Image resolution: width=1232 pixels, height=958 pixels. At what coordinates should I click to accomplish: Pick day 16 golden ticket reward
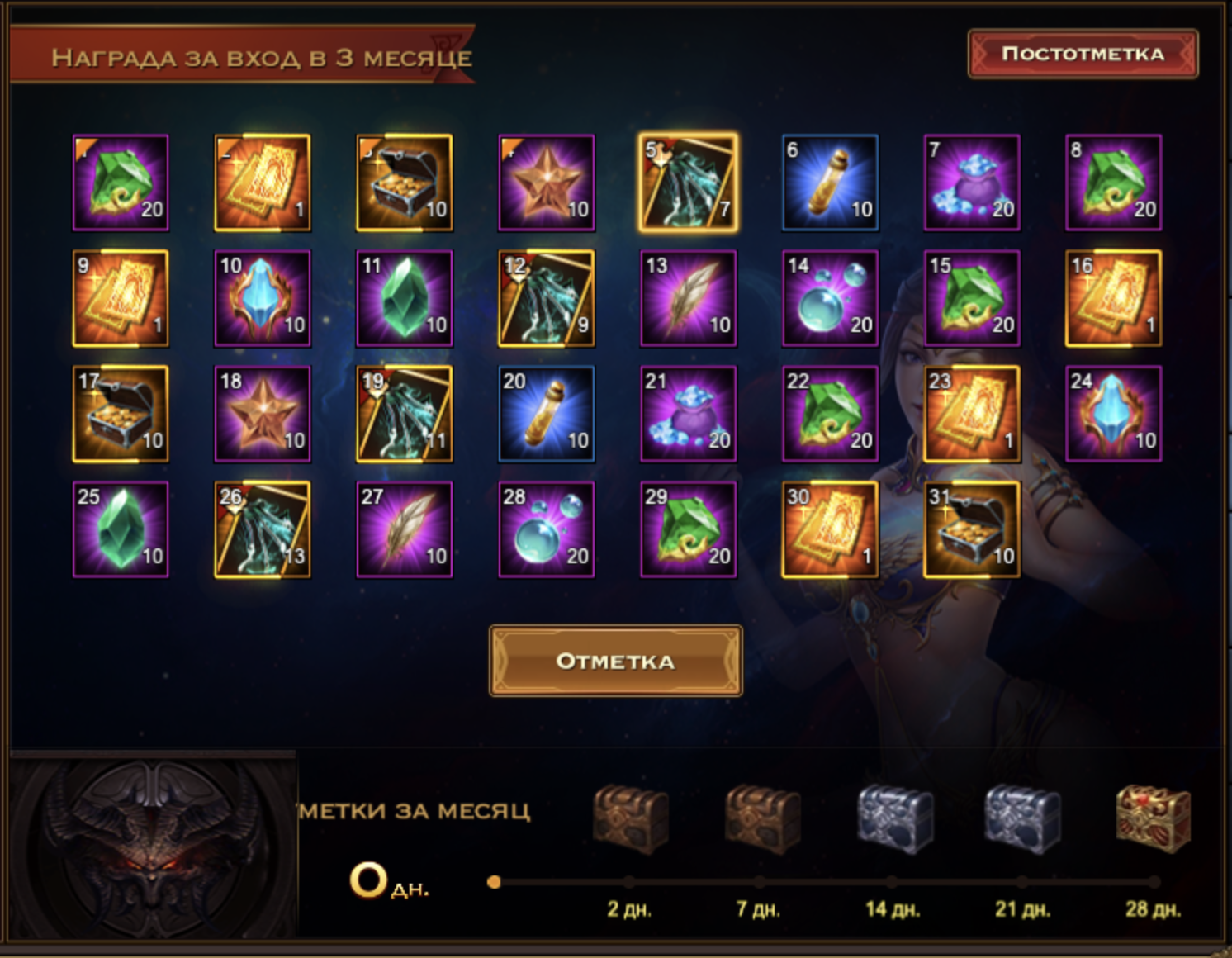pos(1113,298)
